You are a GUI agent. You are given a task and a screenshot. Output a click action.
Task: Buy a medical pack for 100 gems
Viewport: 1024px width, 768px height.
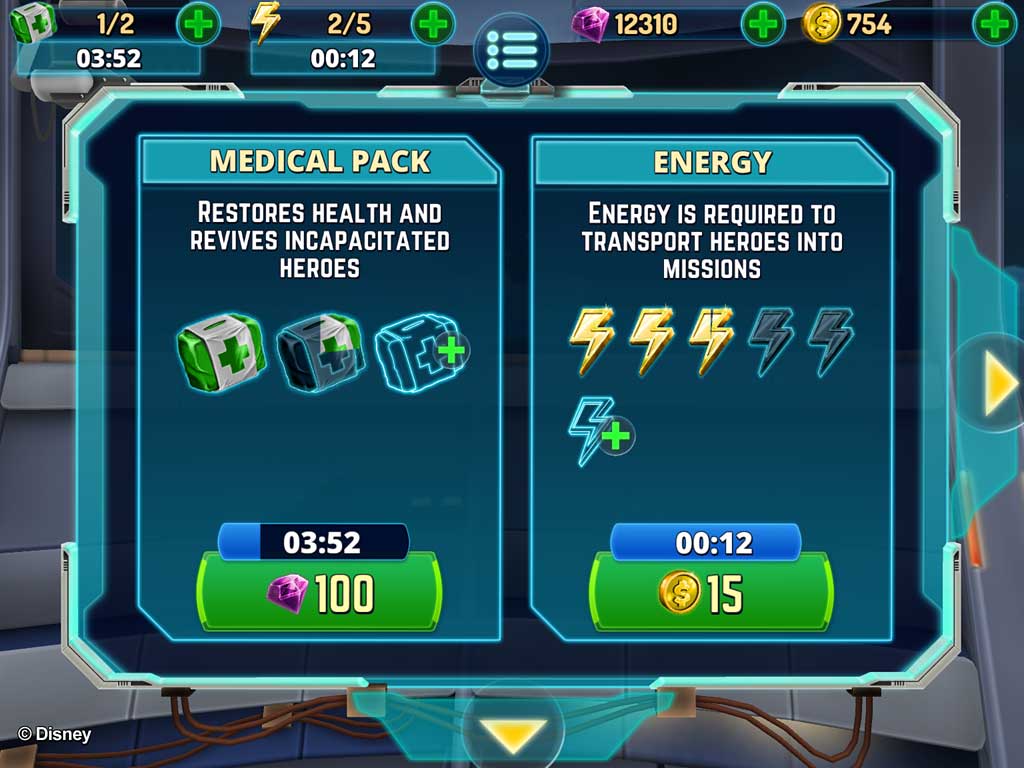(320, 592)
